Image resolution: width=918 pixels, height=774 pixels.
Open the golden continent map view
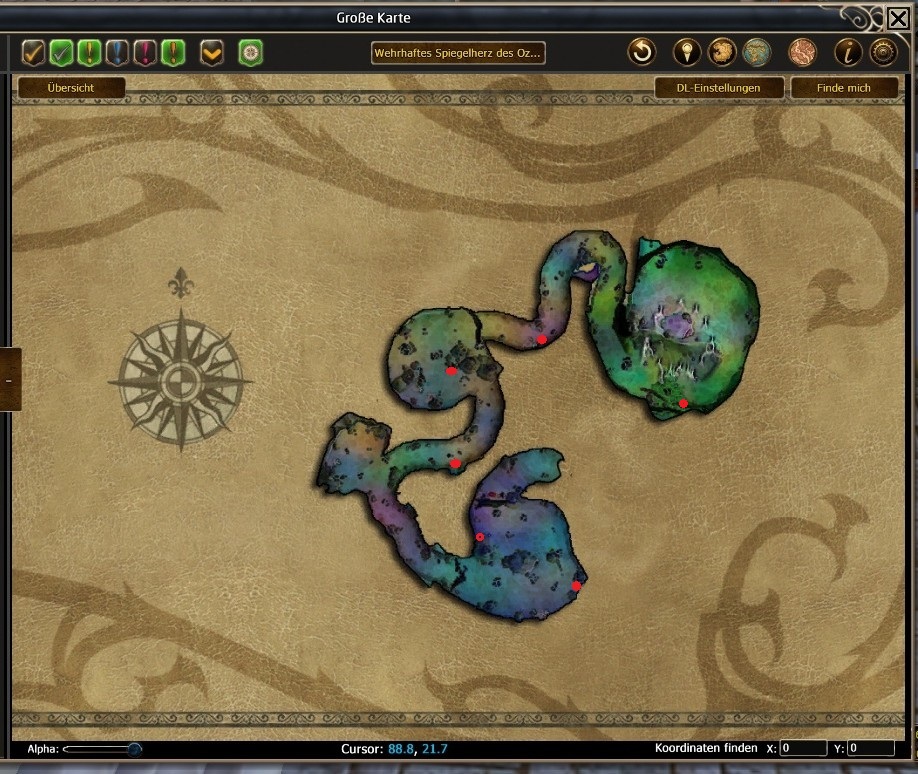pyautogui.click(x=721, y=52)
